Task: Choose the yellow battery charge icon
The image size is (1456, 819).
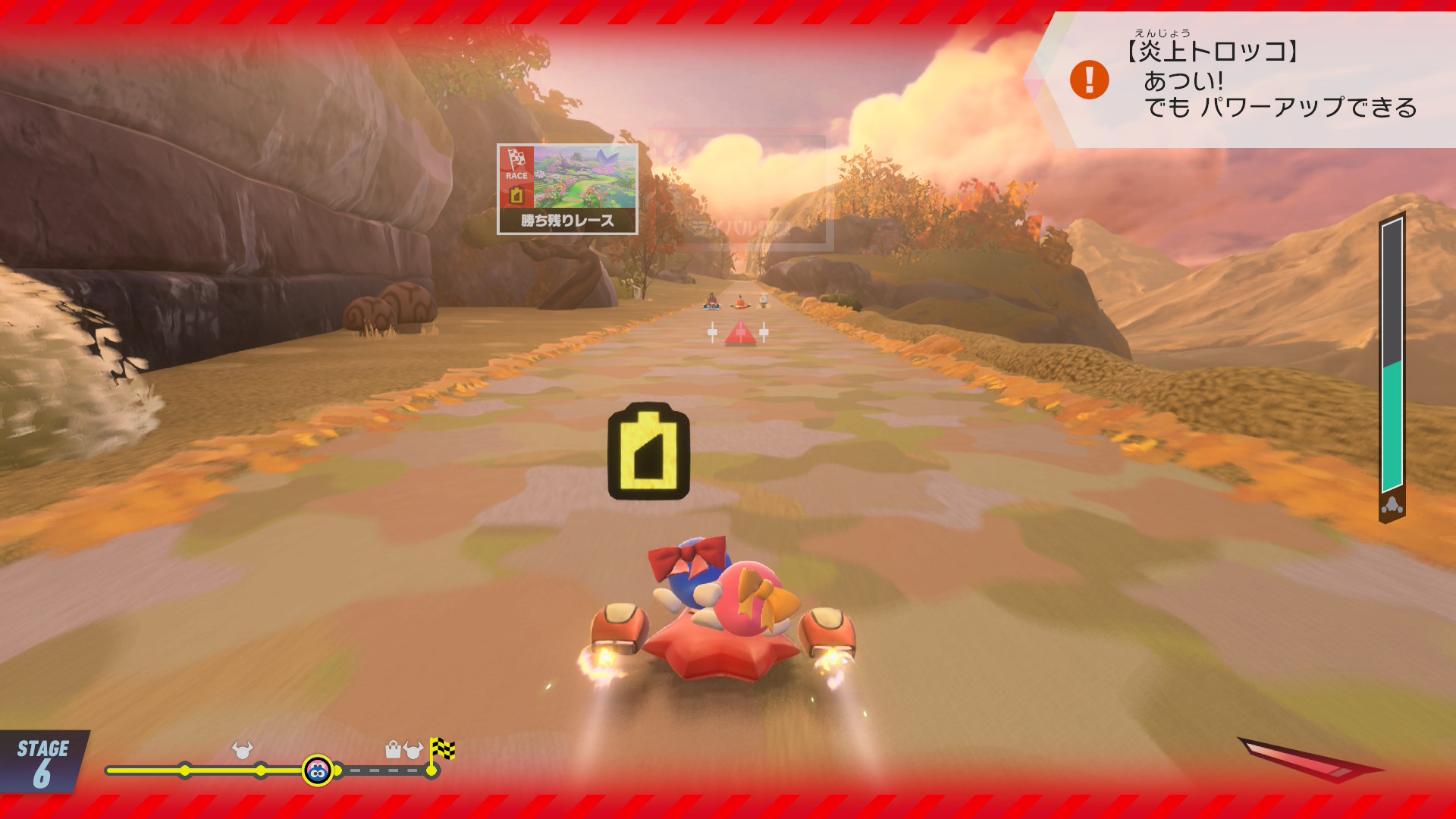Action: click(x=648, y=451)
